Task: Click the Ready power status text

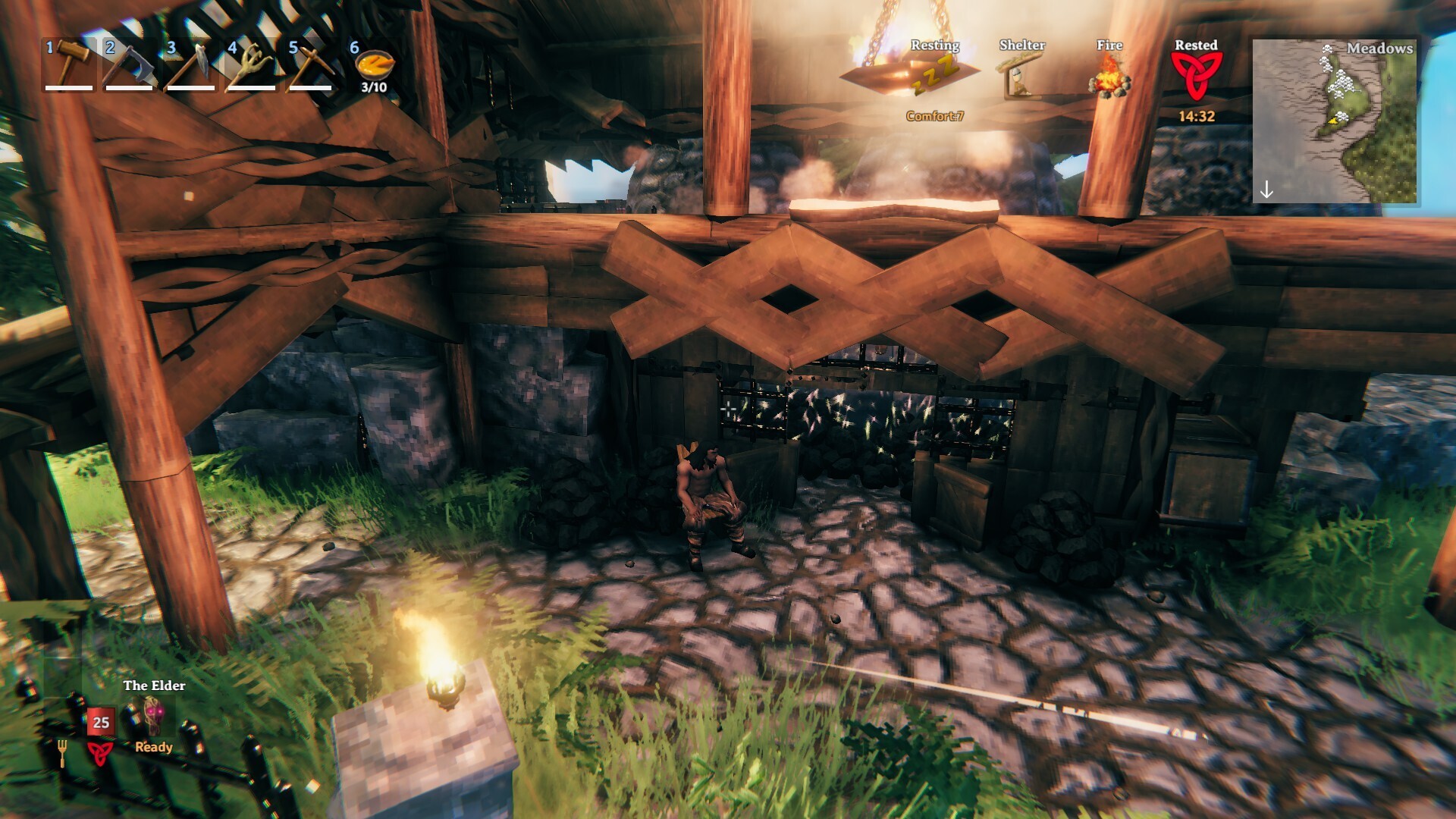Action: (155, 747)
